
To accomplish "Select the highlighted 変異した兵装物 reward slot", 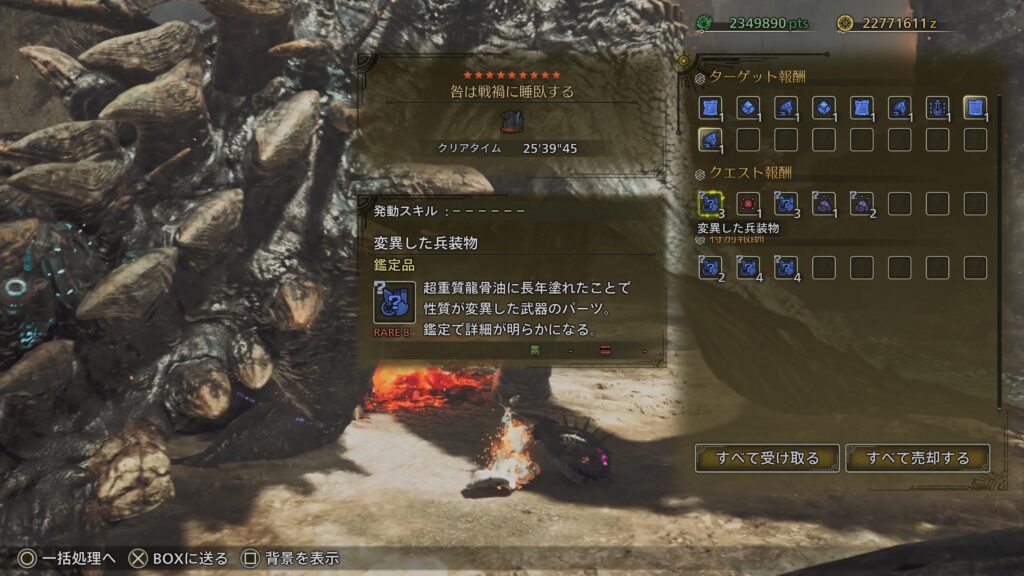I will pos(711,204).
